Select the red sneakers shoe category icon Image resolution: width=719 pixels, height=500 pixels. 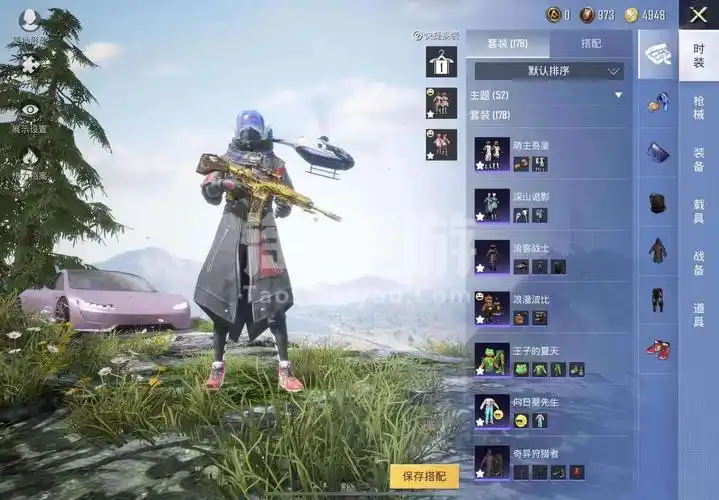click(657, 349)
